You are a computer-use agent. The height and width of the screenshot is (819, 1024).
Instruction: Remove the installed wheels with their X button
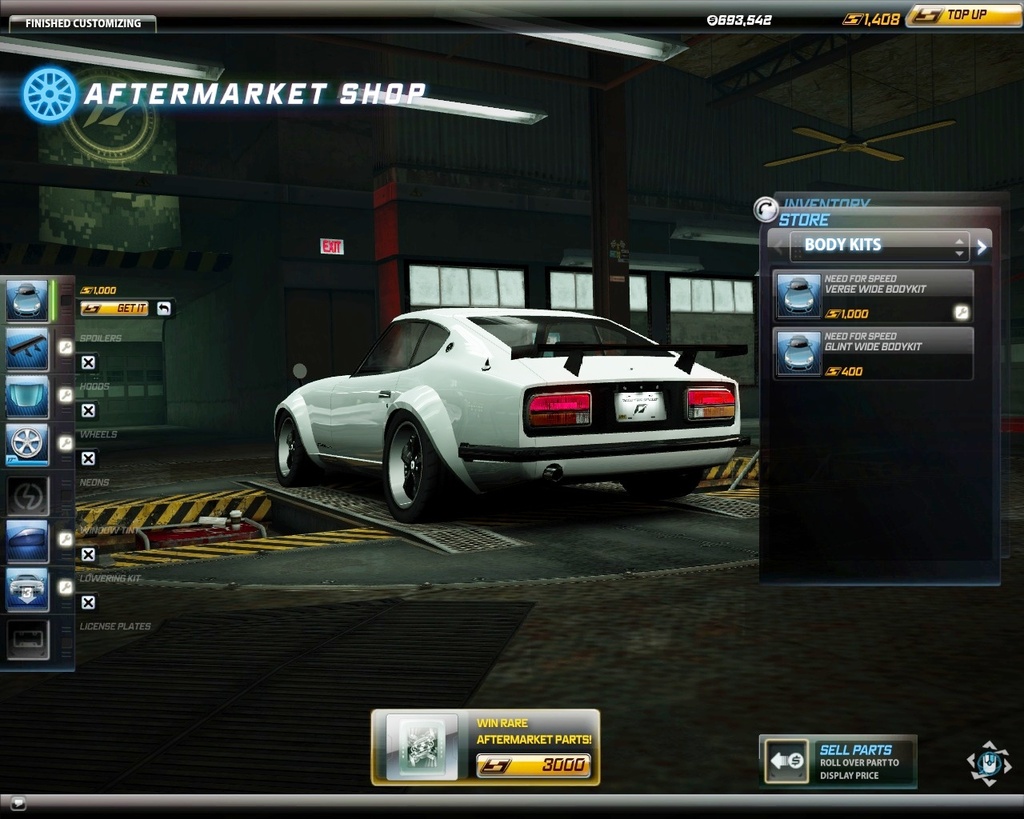coord(88,459)
